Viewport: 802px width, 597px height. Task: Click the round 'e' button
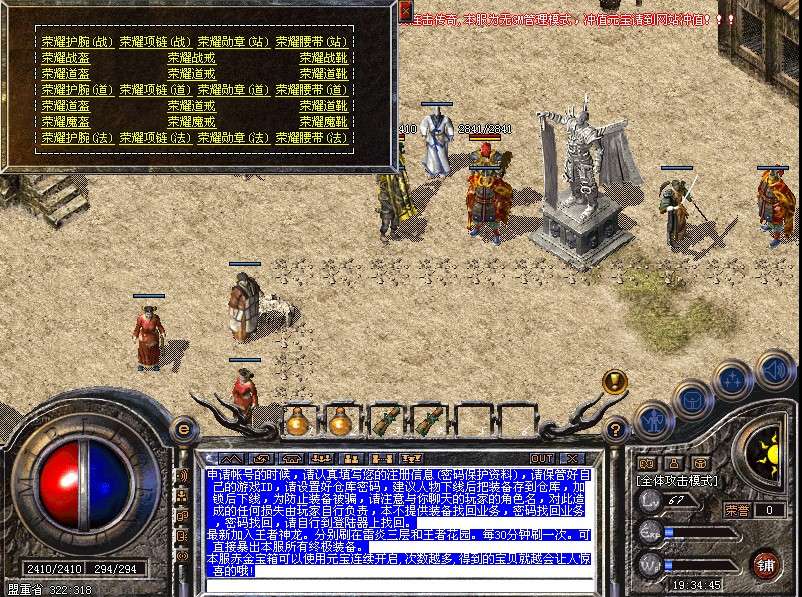coord(182,429)
